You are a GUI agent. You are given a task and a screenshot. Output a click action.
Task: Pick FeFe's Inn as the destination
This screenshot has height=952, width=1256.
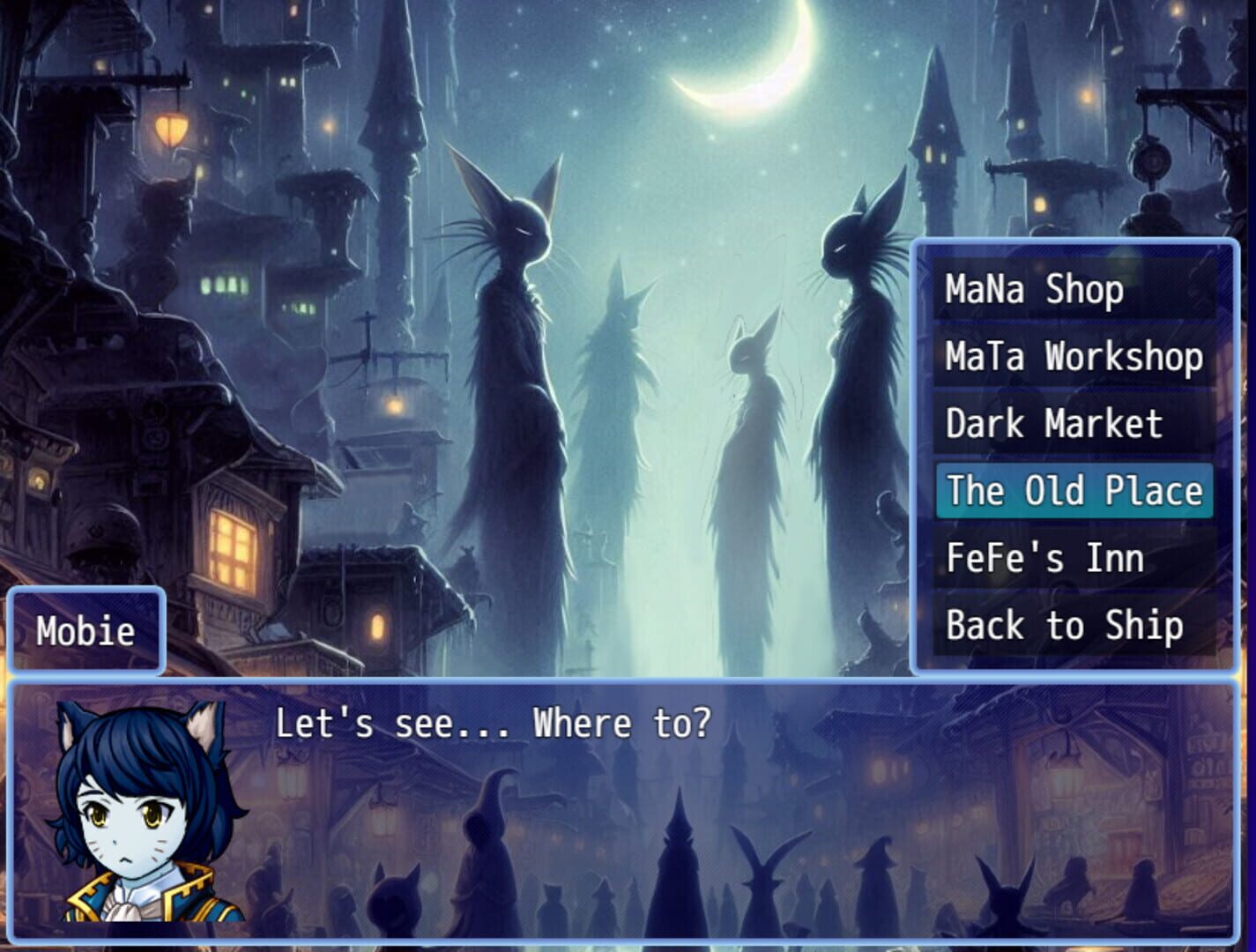point(1044,557)
